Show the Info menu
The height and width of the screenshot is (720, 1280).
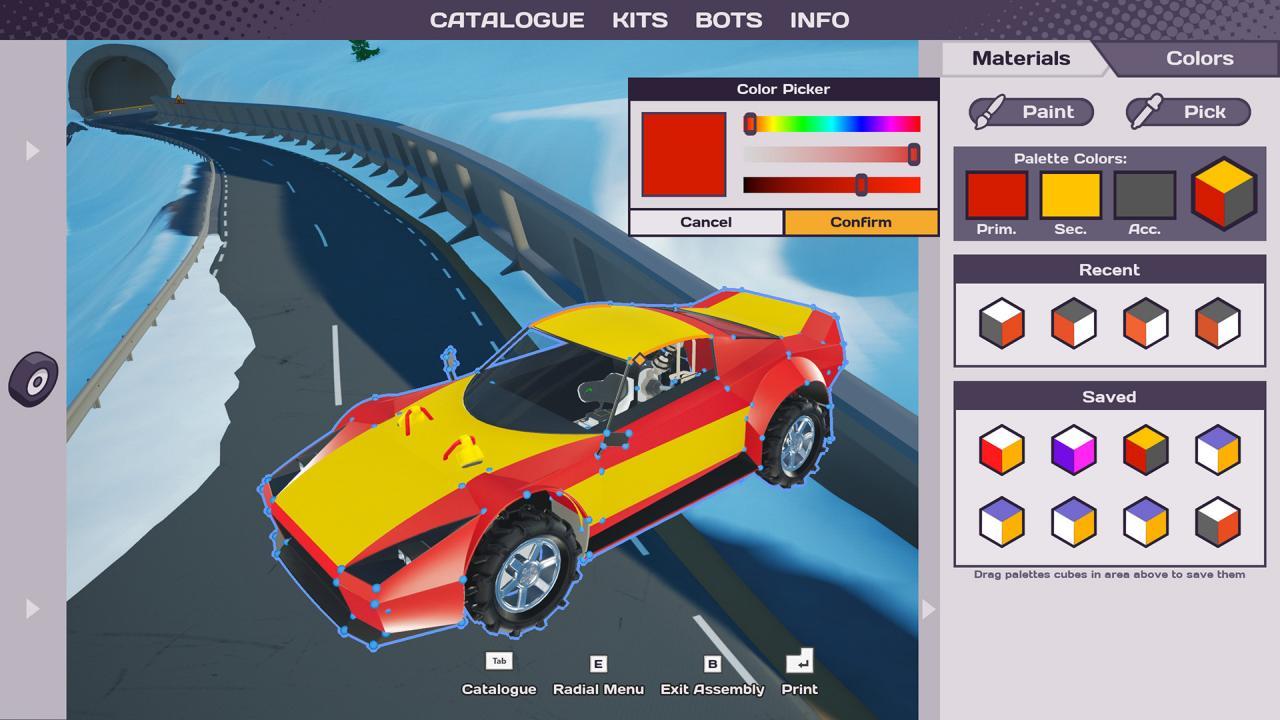point(819,20)
